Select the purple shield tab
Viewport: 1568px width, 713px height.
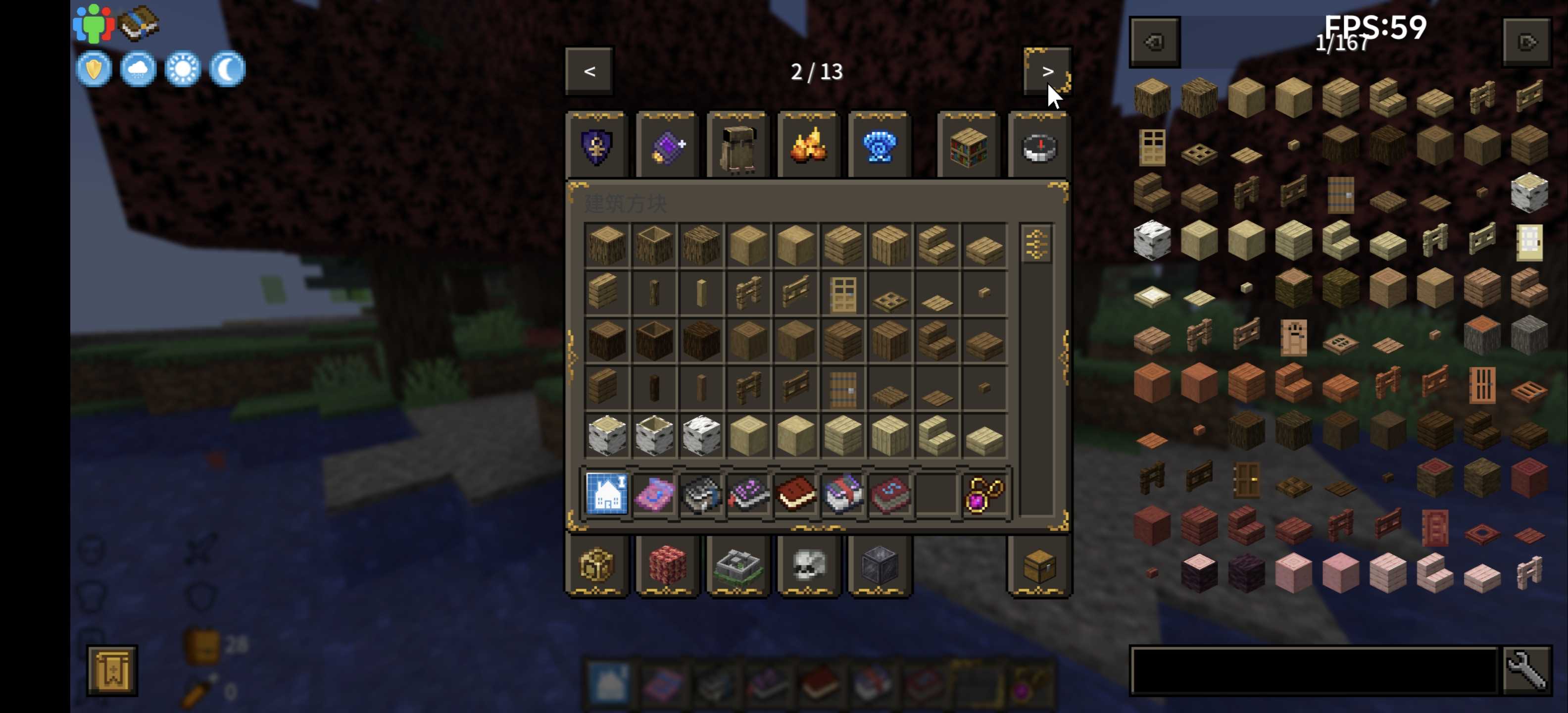point(597,147)
